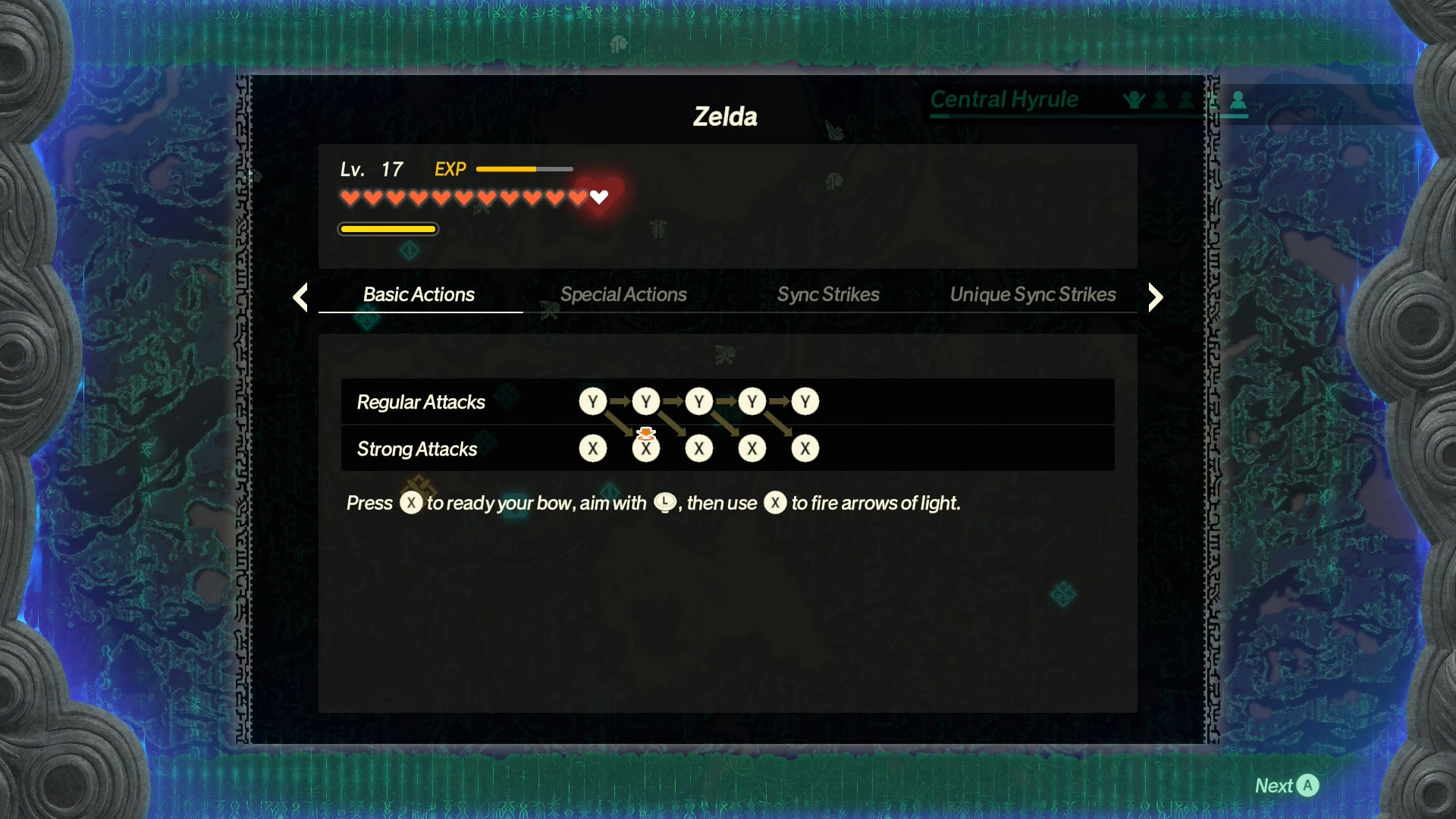Click the final Y button in the combo chain

[x=805, y=402]
